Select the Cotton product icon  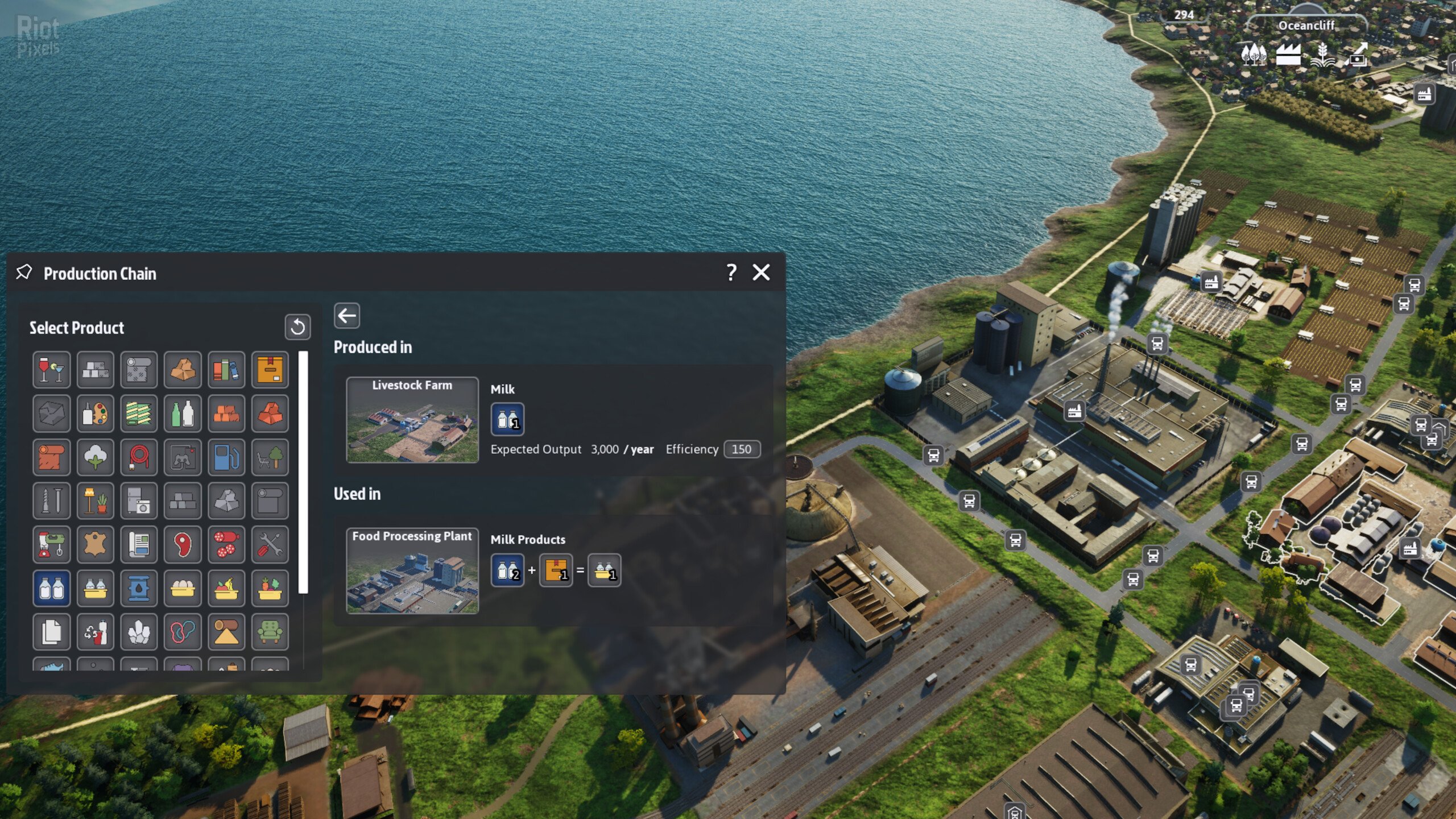[x=95, y=457]
